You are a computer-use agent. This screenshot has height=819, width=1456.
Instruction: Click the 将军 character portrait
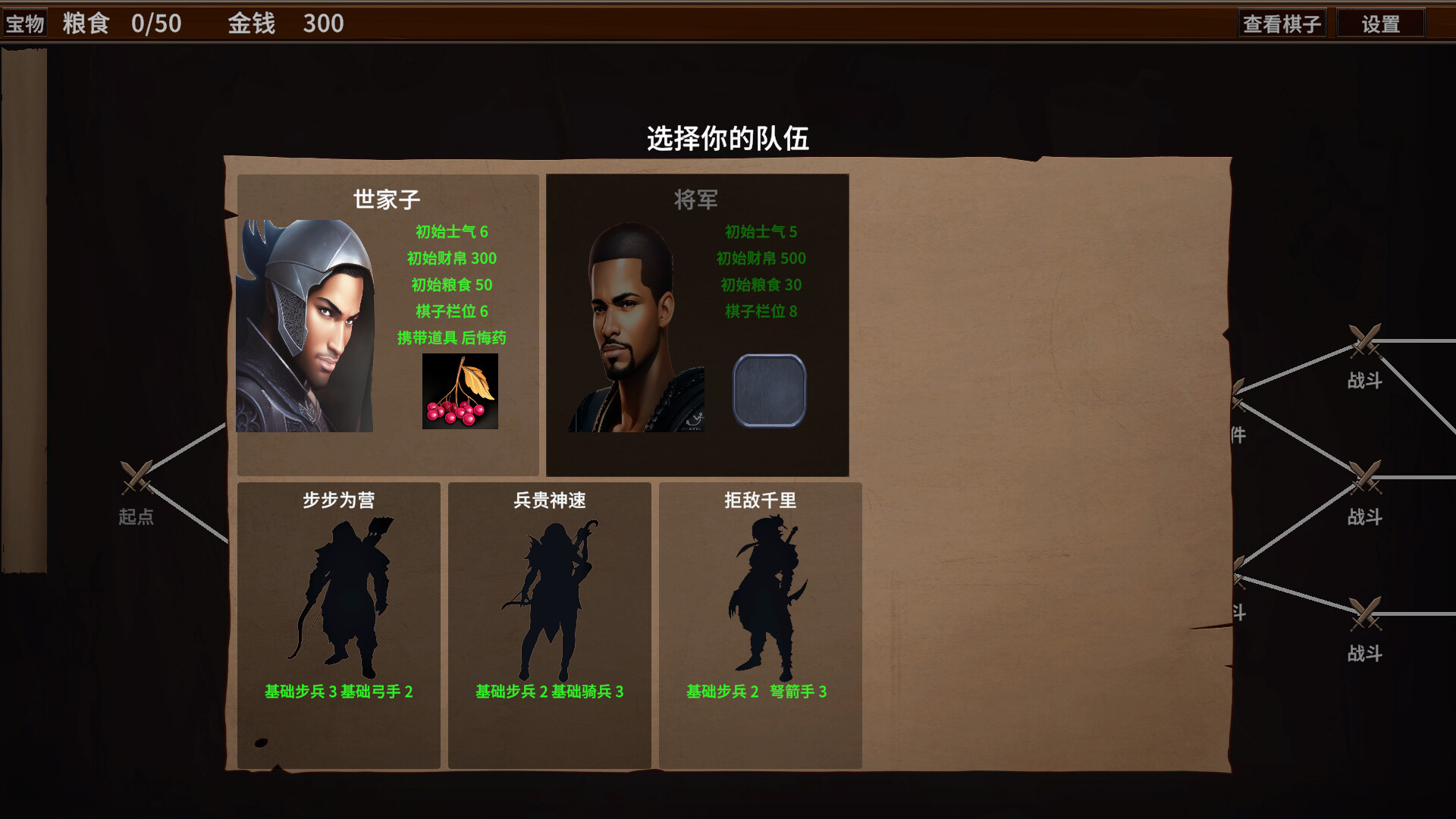click(x=635, y=326)
